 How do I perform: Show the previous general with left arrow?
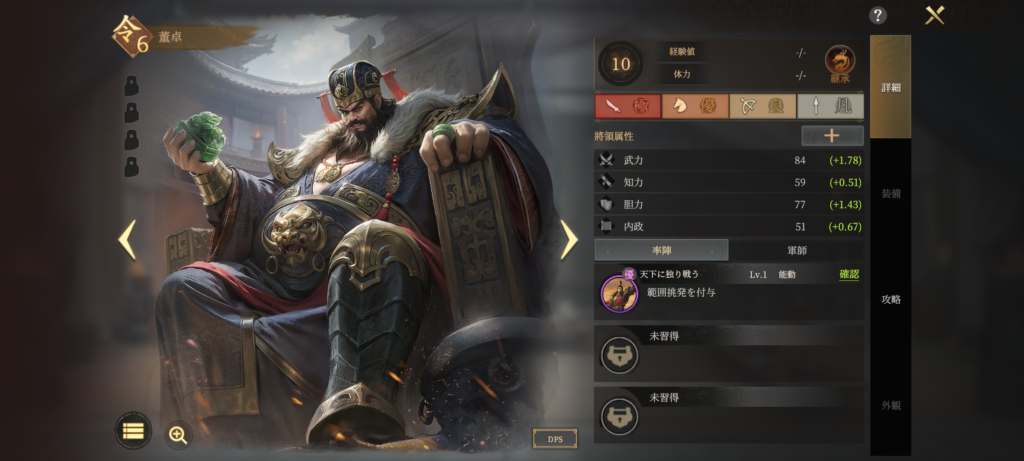pyautogui.click(x=127, y=239)
